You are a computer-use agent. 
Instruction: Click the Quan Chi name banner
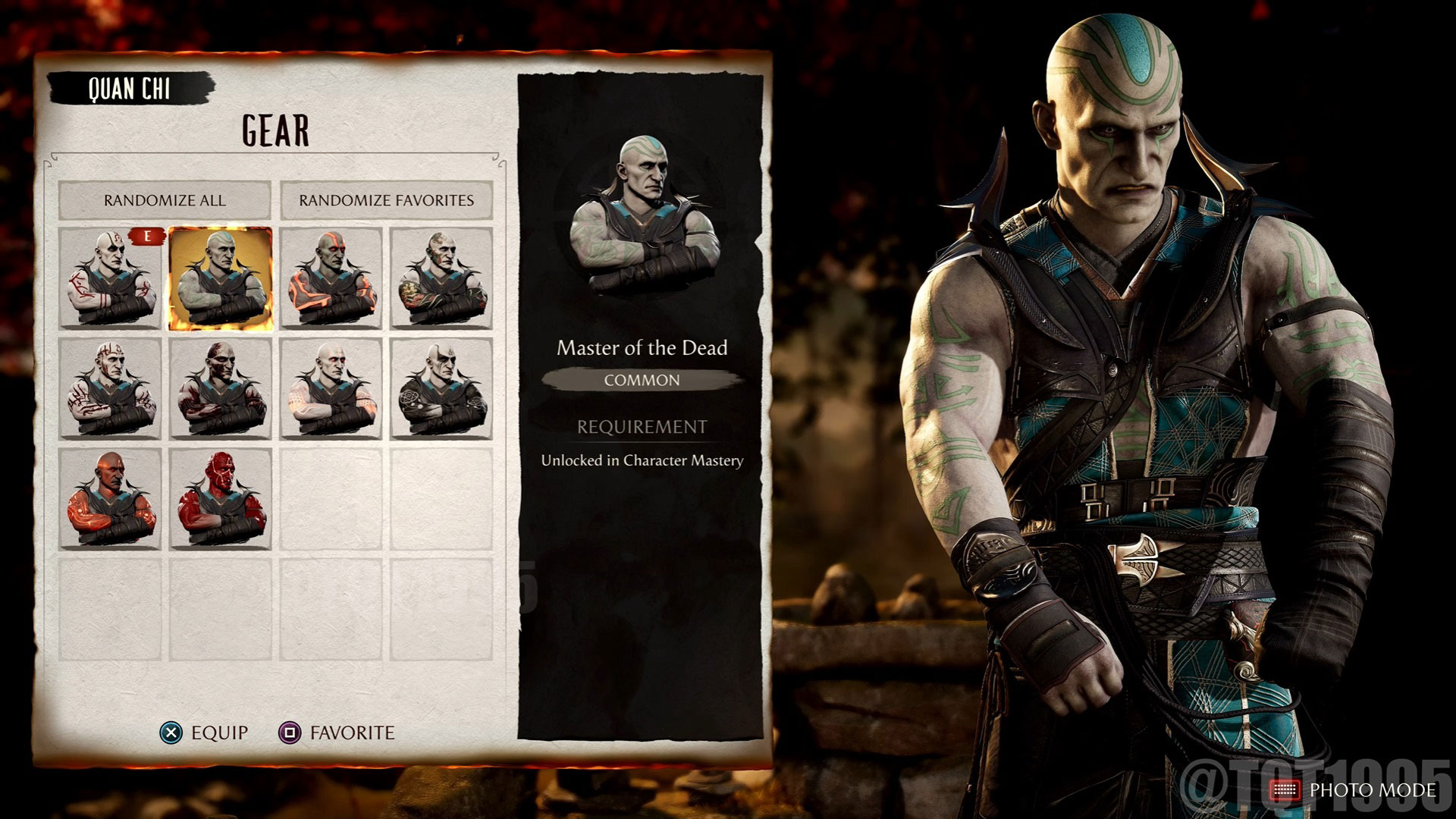tap(129, 86)
